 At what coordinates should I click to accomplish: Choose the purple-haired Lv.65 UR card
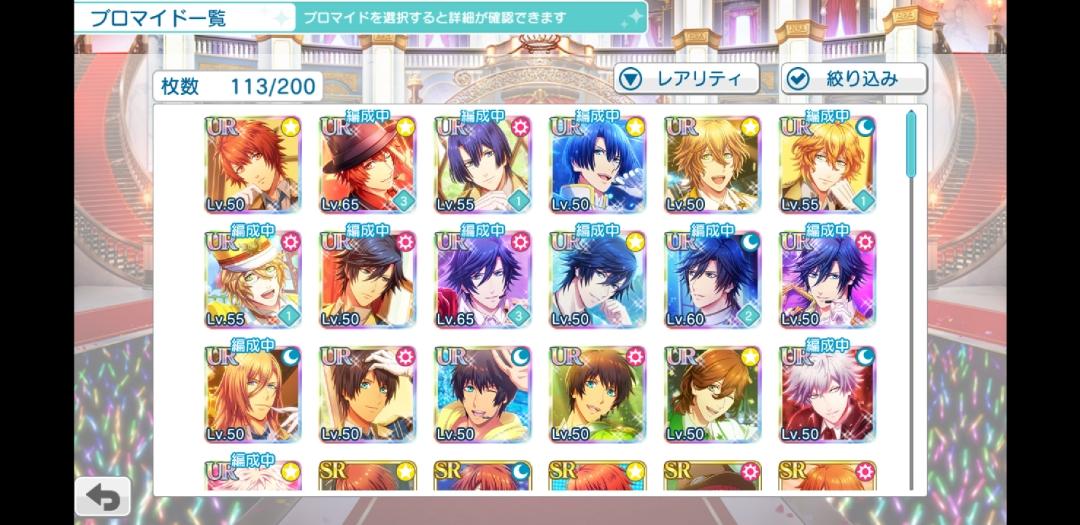(482, 280)
